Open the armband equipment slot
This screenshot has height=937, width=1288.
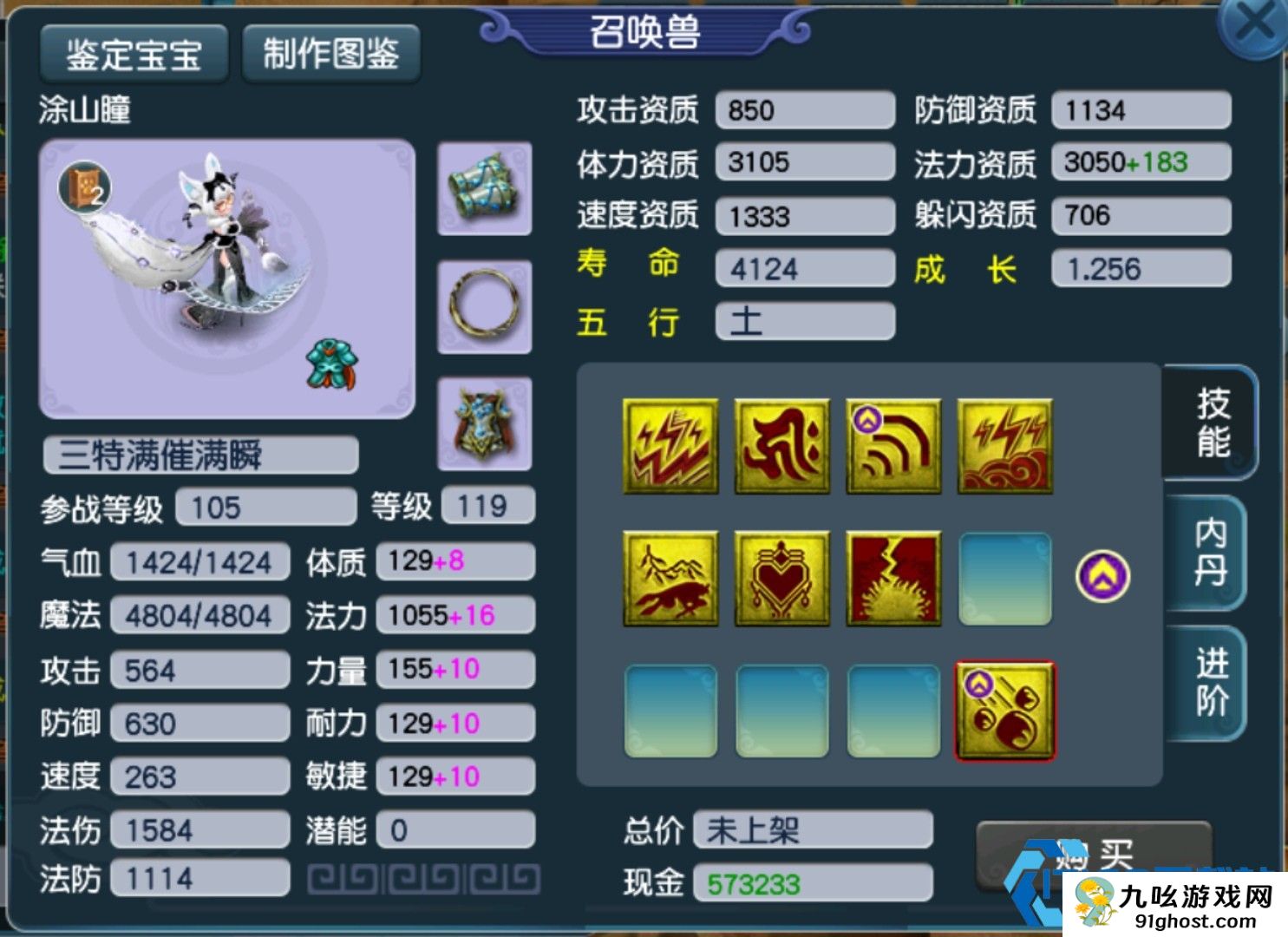(x=483, y=189)
